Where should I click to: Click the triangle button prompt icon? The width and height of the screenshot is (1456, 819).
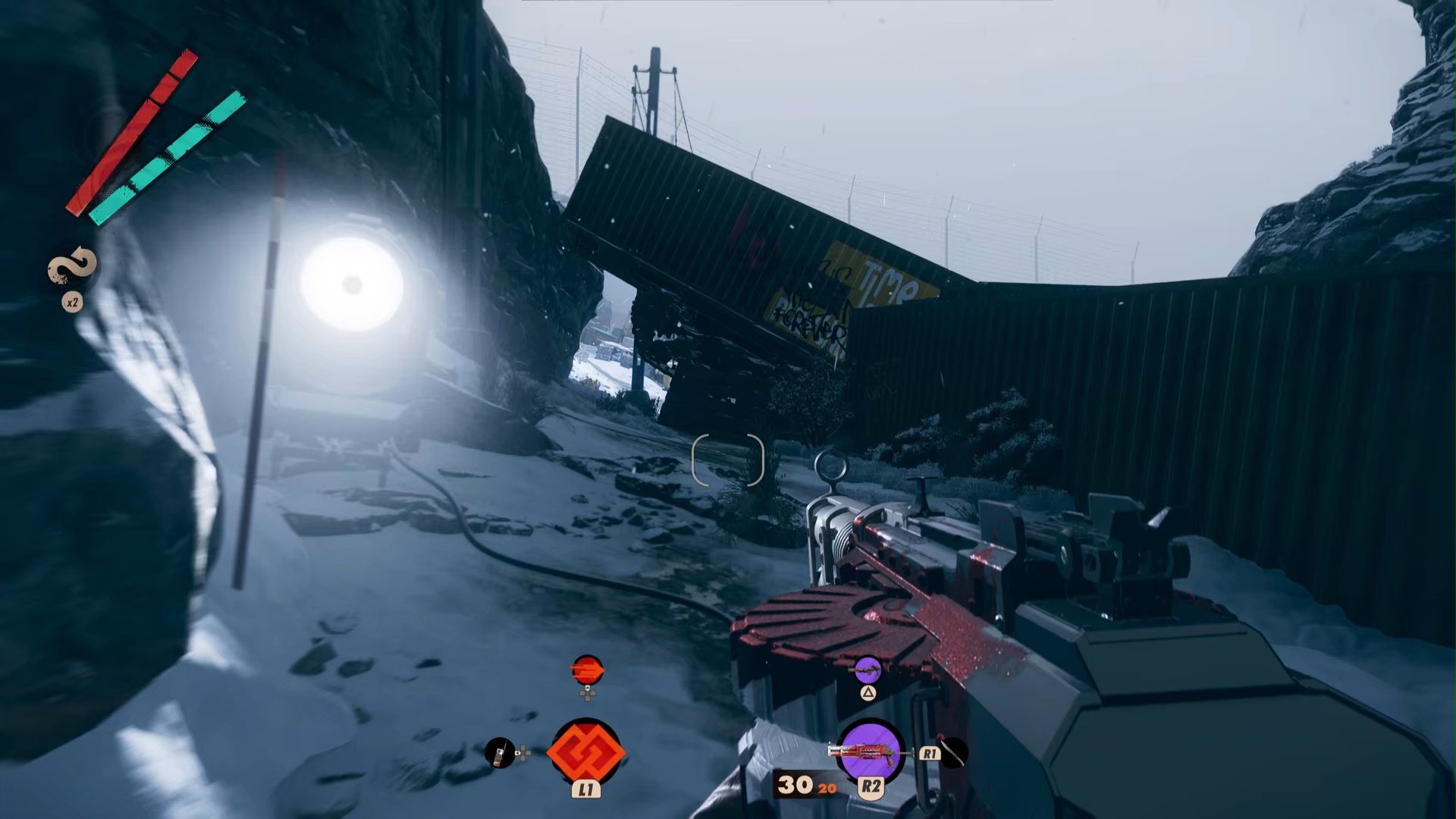(x=867, y=693)
